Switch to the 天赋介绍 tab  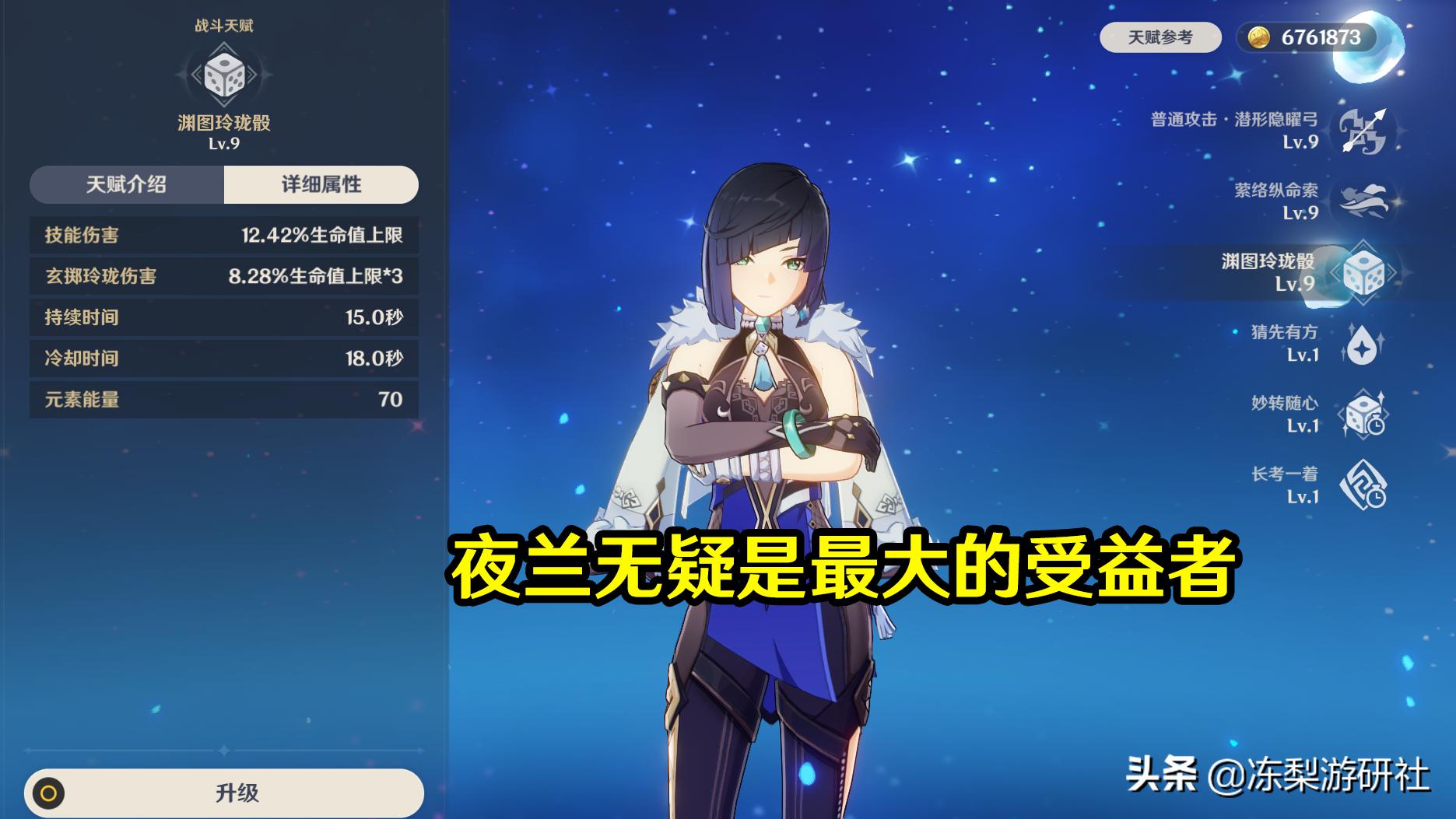126,184
